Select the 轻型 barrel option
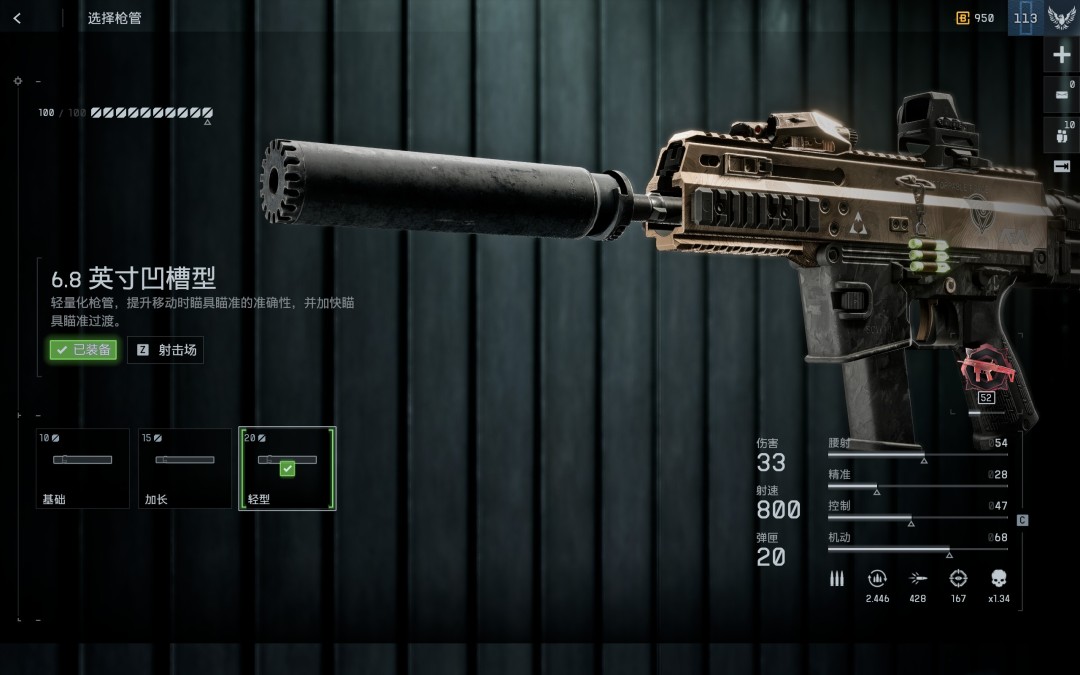This screenshot has width=1080, height=675. pos(287,468)
